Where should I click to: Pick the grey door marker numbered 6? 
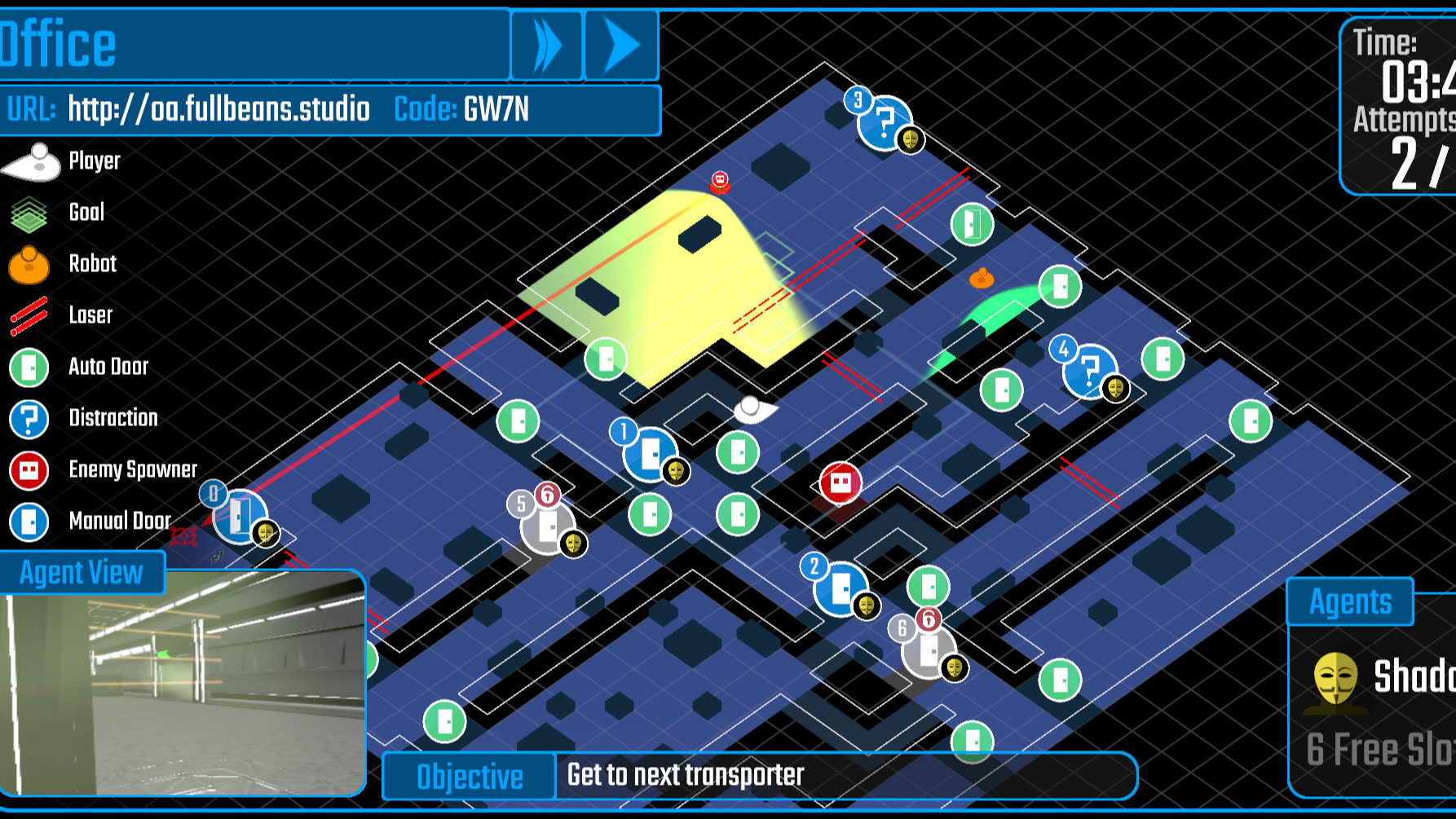coord(928,651)
